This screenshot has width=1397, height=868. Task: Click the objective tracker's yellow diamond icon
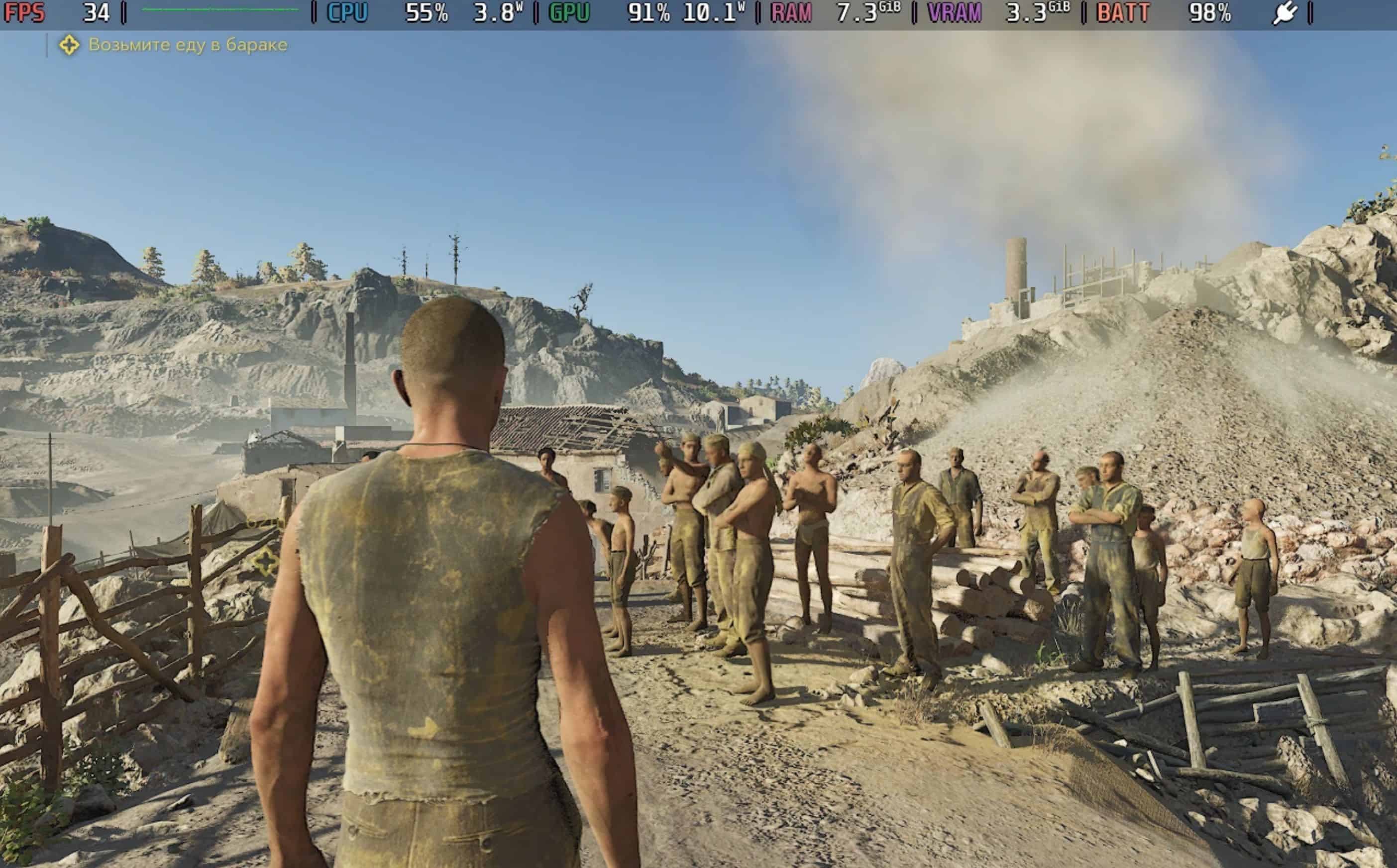(69, 45)
